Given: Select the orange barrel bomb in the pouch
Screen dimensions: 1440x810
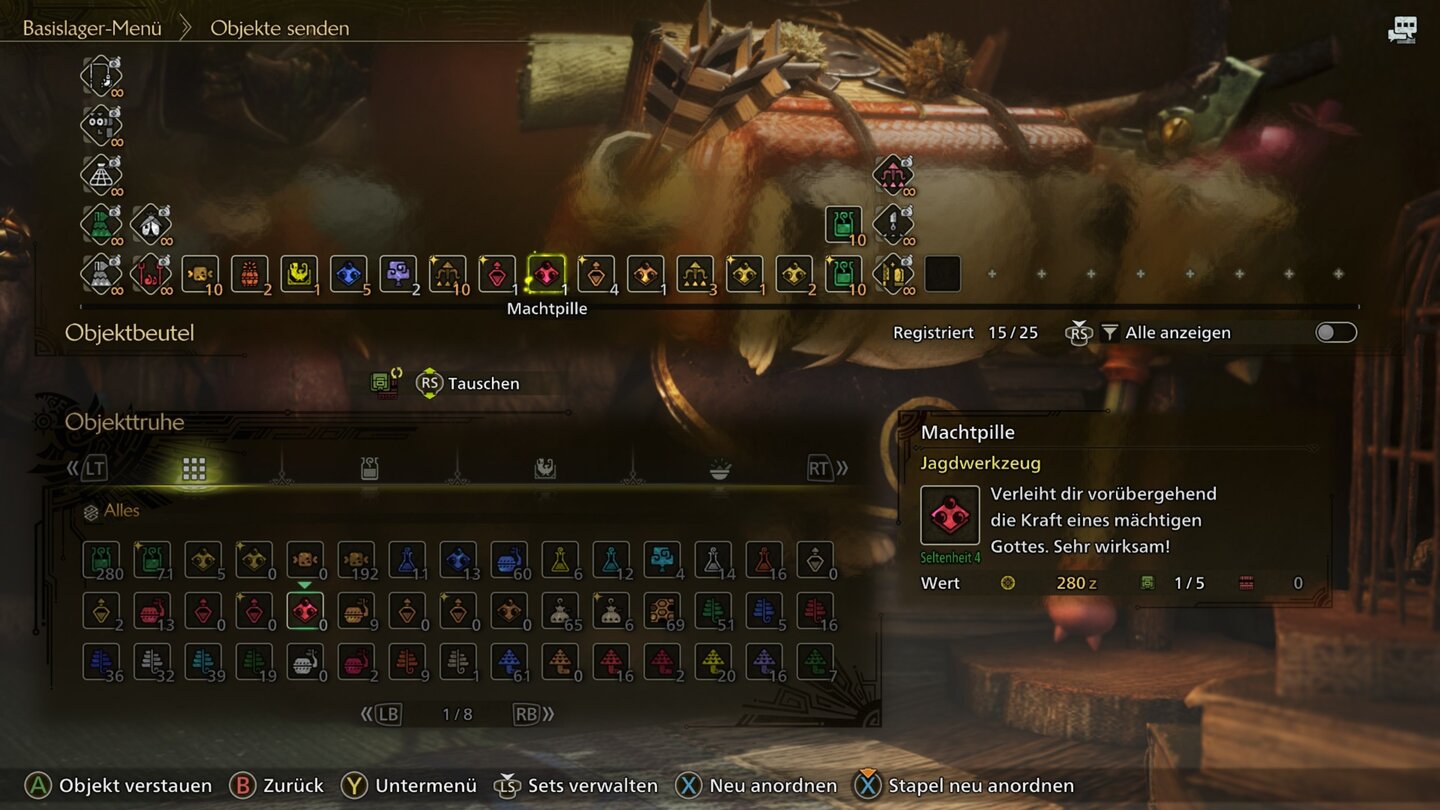Looking at the screenshot, I should point(249,274).
